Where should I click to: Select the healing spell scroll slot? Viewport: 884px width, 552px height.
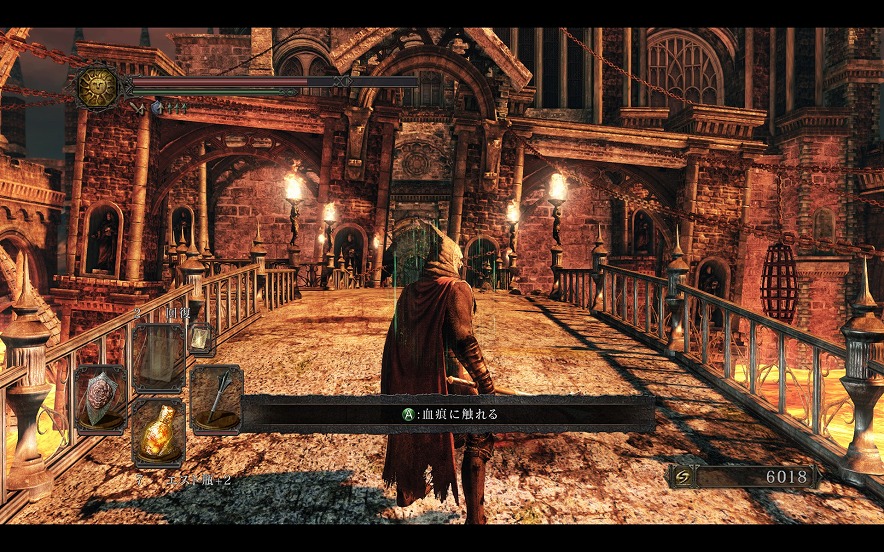(158, 358)
